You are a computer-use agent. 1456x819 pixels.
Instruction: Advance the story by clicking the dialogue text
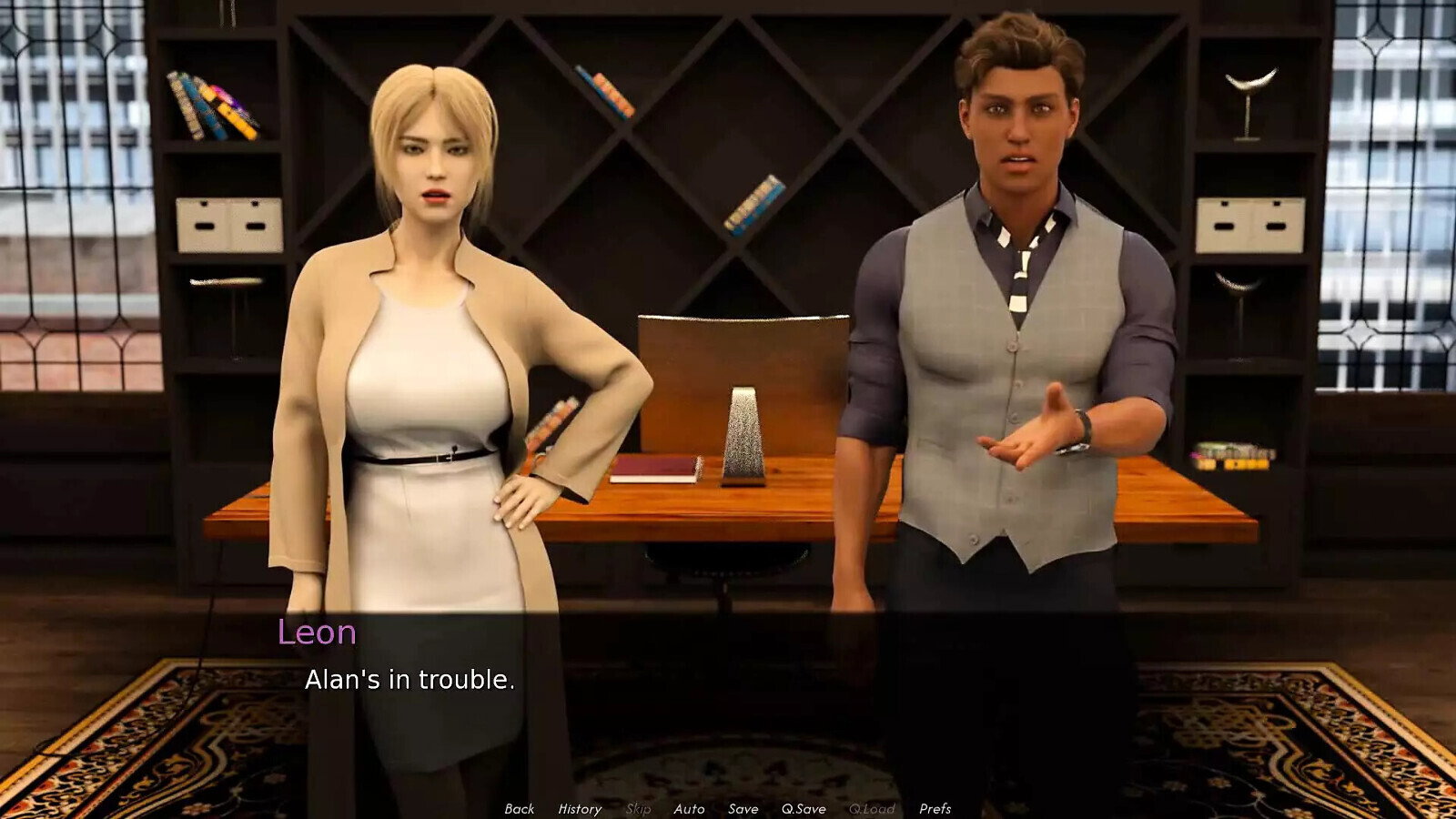click(409, 678)
